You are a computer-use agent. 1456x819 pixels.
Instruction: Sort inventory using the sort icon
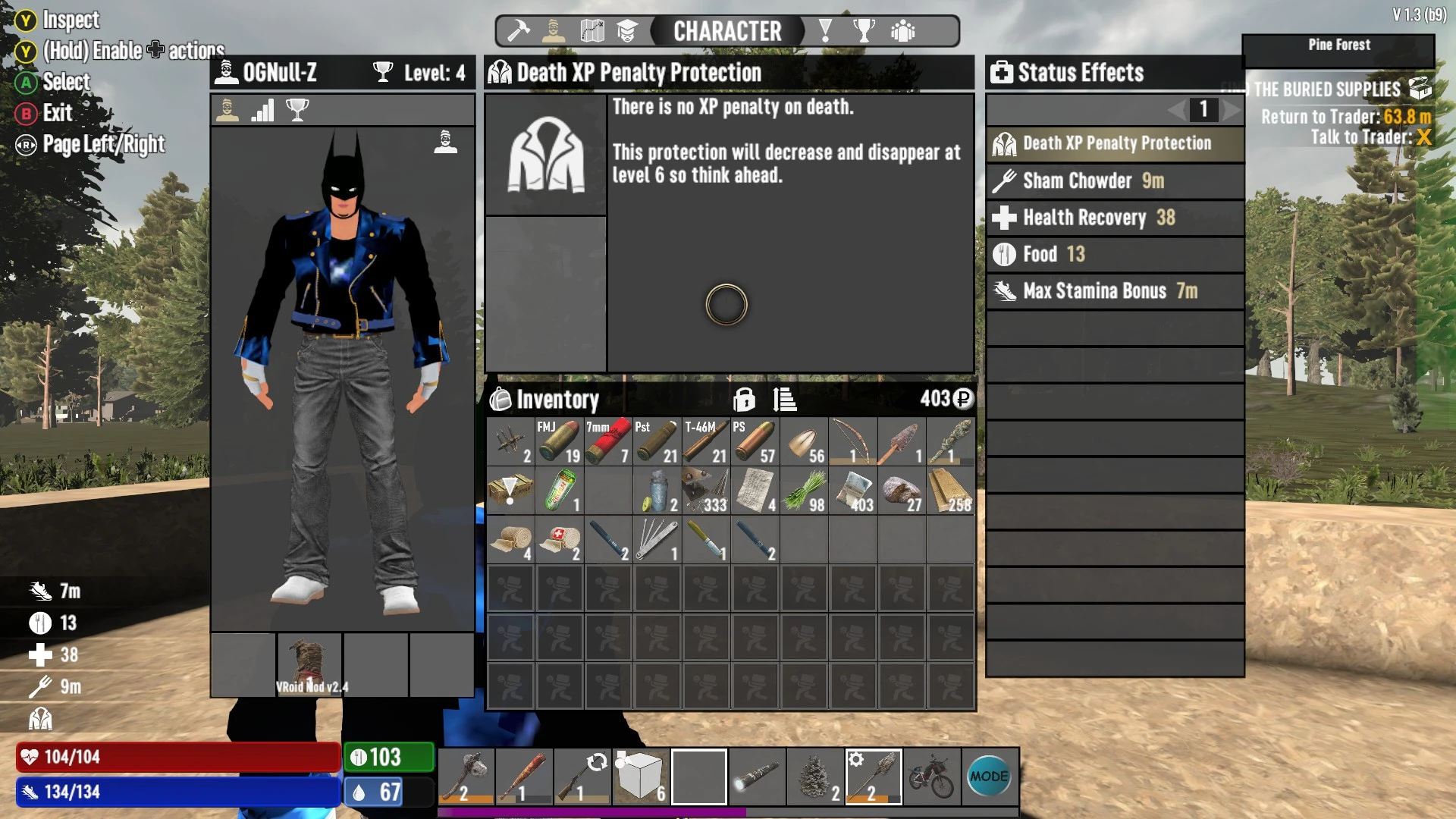[x=785, y=400]
